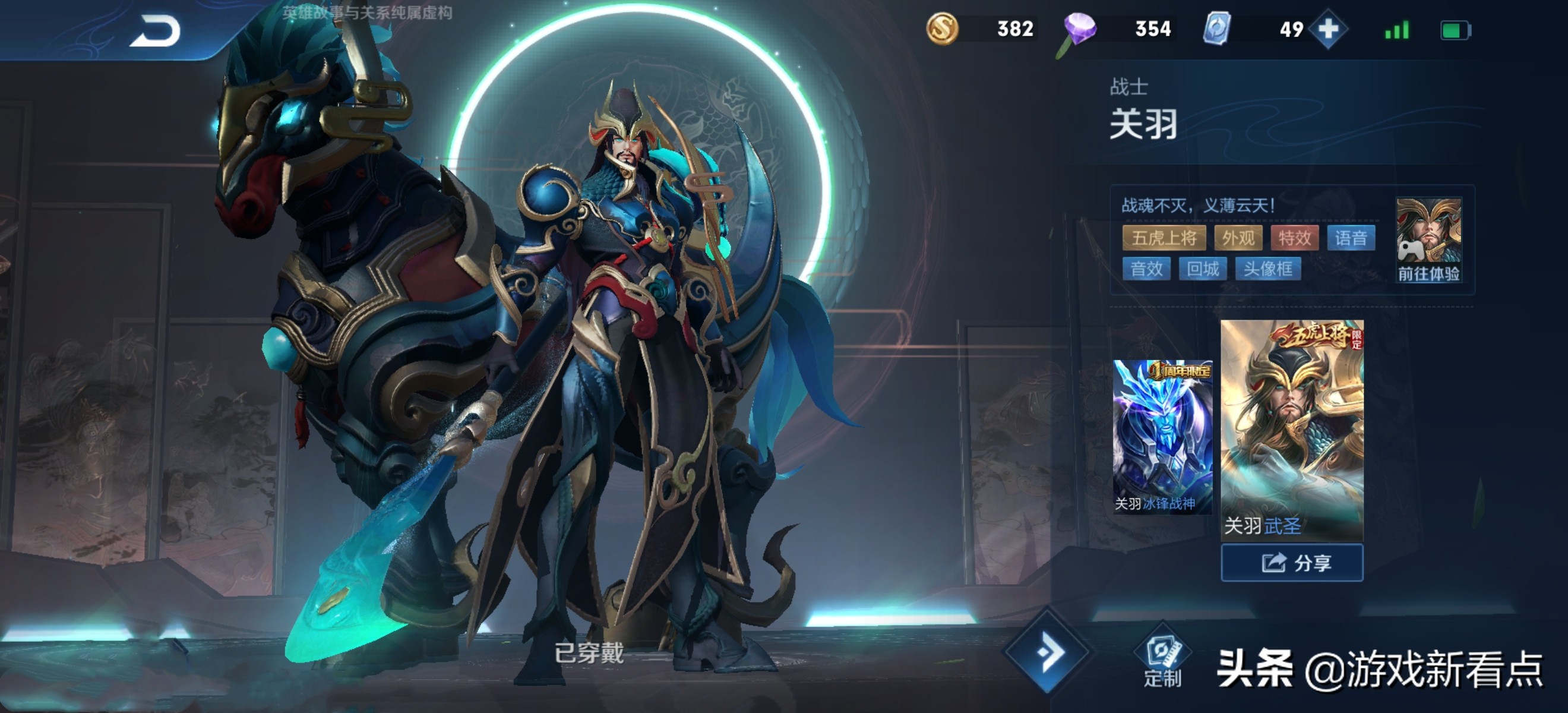Open the 语音 voice tag
Screen dimensions: 1568x713
pyautogui.click(x=1351, y=238)
